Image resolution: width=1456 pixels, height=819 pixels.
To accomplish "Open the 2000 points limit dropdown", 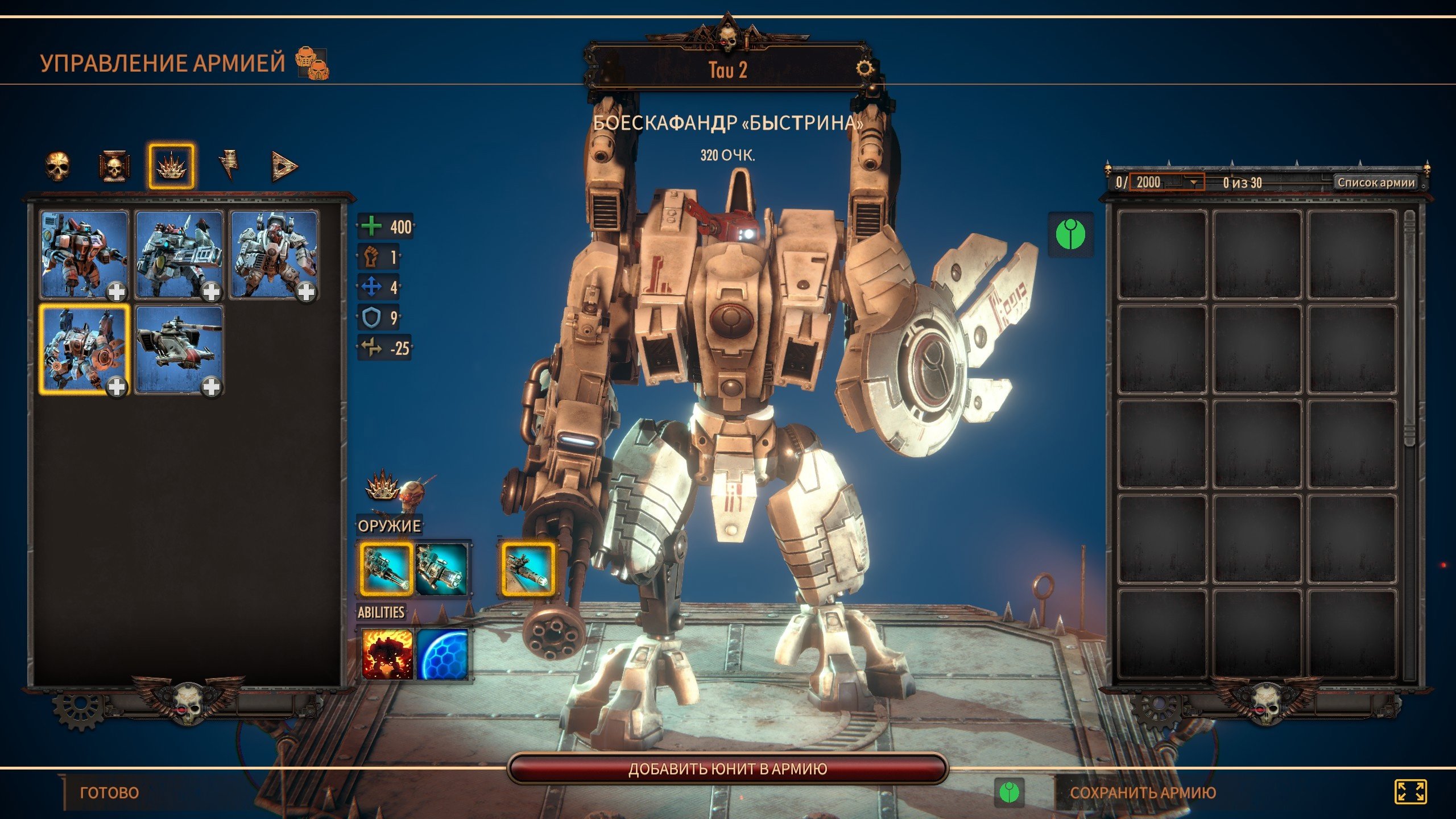I will [x=1193, y=183].
